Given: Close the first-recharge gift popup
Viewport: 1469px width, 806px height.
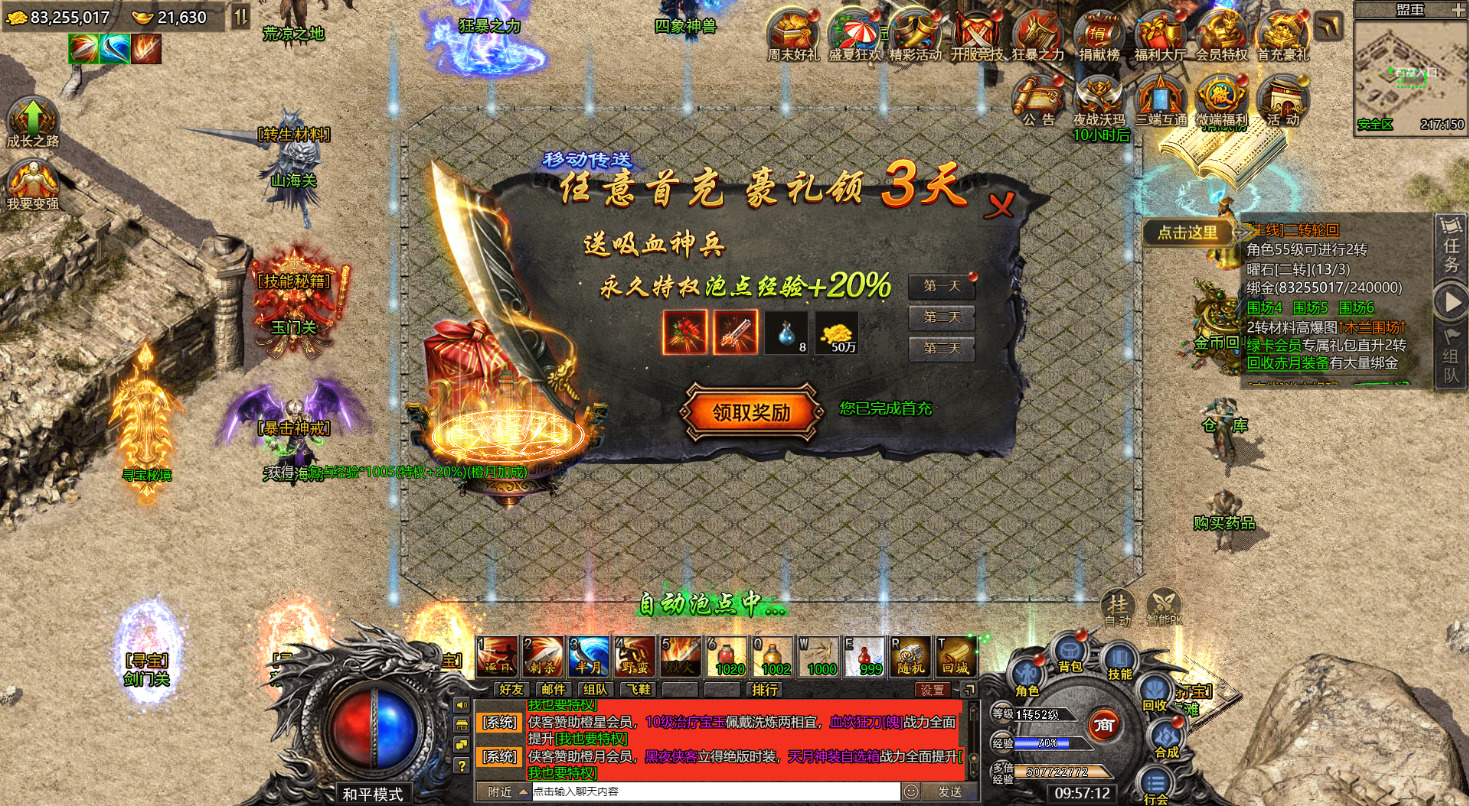Looking at the screenshot, I should click(x=999, y=205).
